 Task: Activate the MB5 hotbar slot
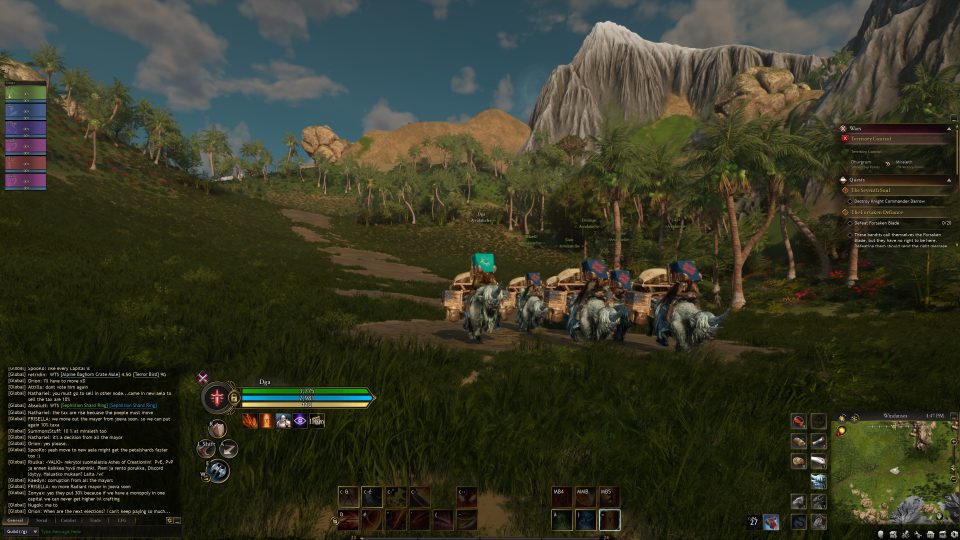coord(609,518)
